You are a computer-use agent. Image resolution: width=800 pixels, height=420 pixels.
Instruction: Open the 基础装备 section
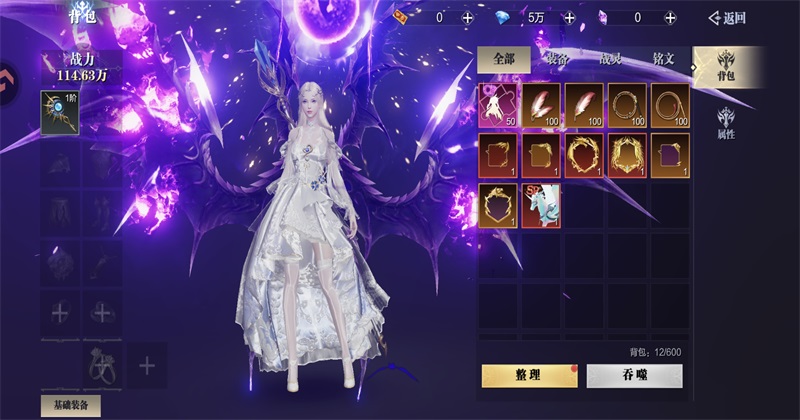point(70,405)
